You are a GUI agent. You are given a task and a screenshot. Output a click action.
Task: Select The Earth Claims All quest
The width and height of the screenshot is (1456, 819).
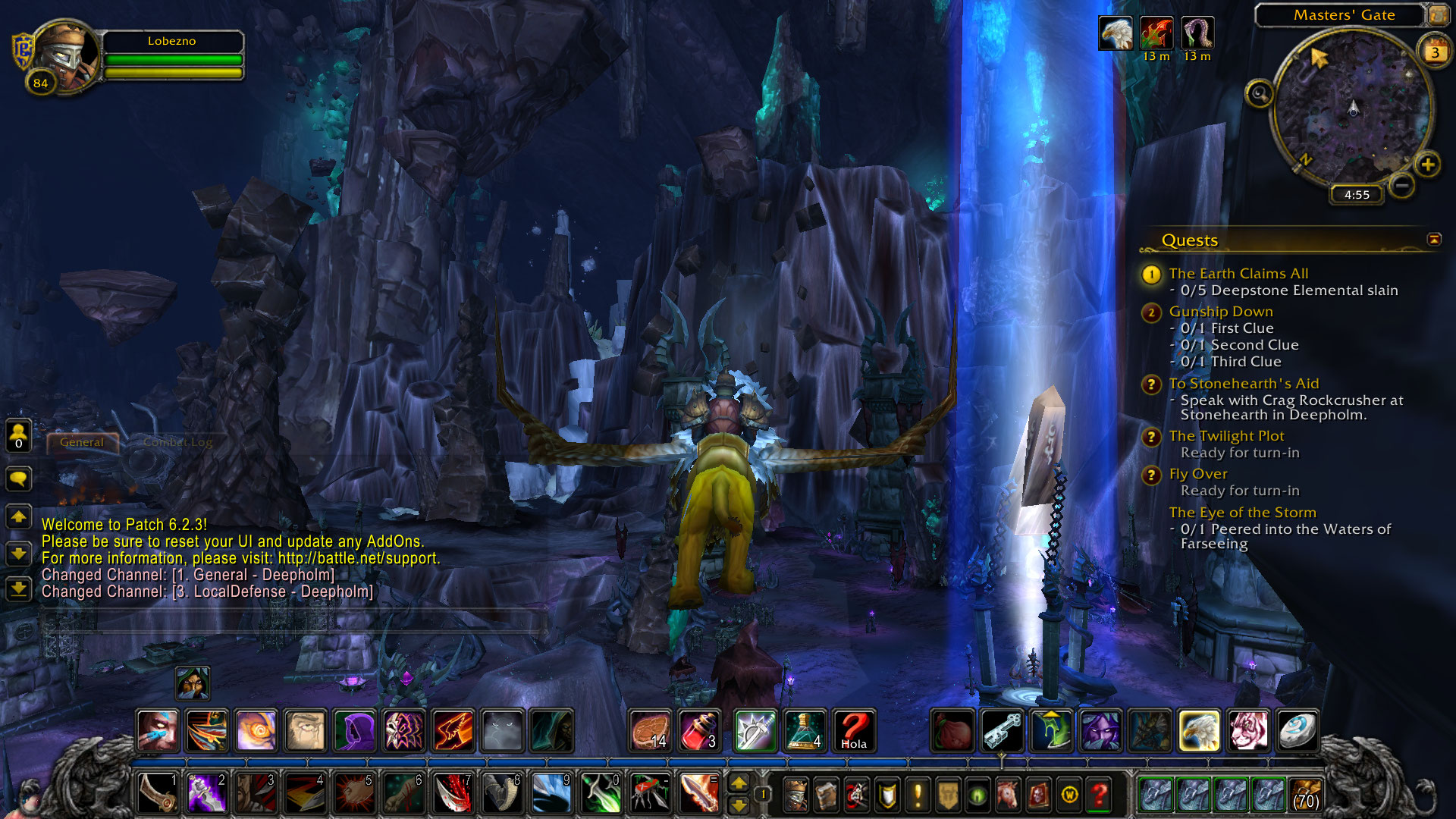(1238, 274)
